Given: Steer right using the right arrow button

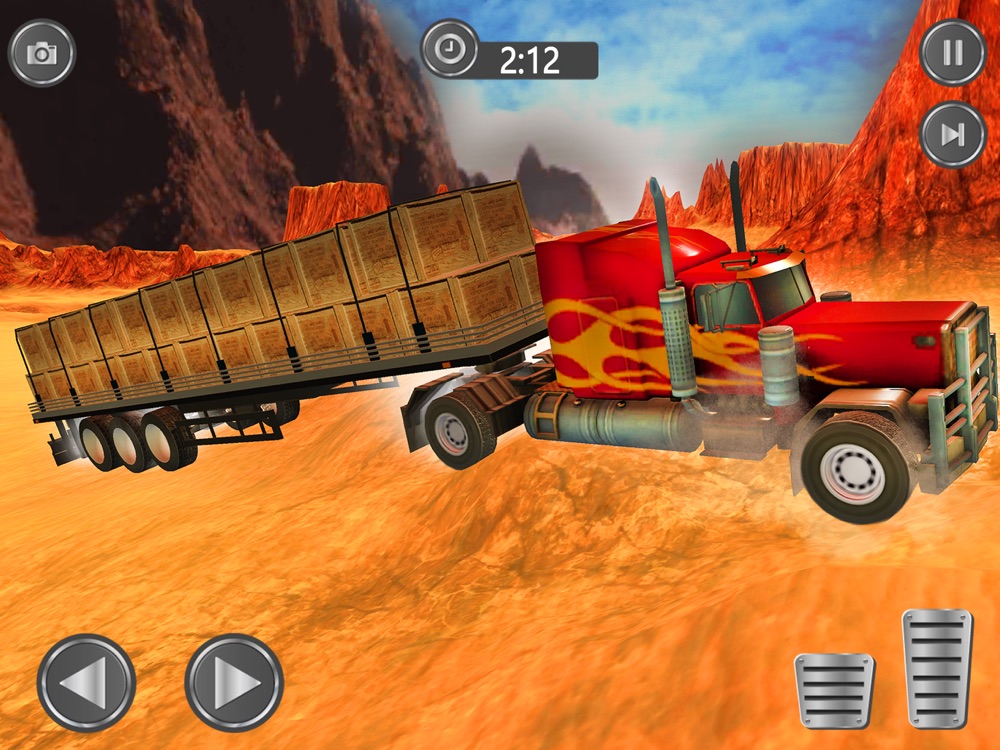Looking at the screenshot, I should coord(234,683).
